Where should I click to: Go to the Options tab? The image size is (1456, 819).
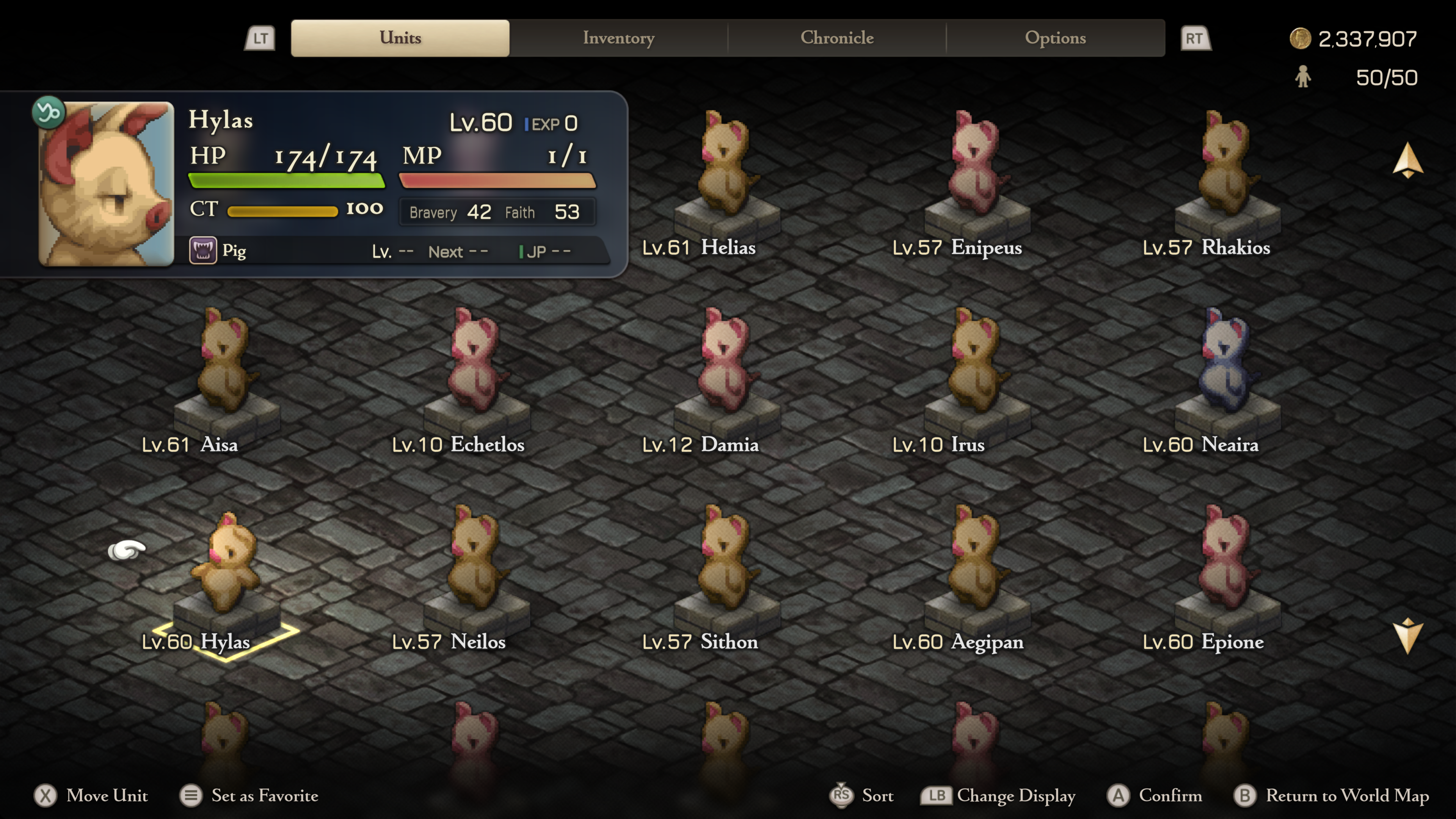click(1055, 38)
